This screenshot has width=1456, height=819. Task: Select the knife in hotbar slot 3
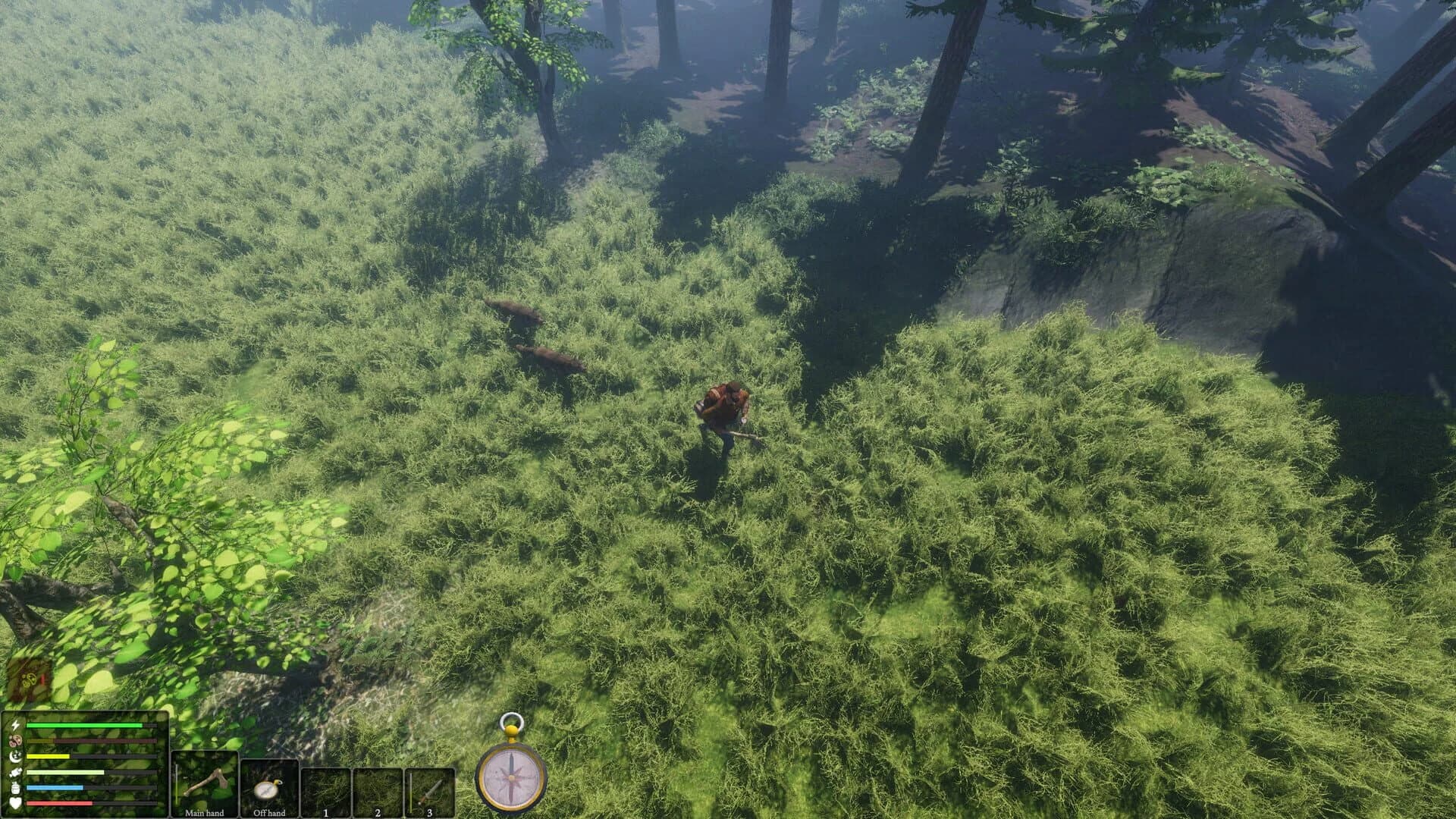tap(430, 791)
